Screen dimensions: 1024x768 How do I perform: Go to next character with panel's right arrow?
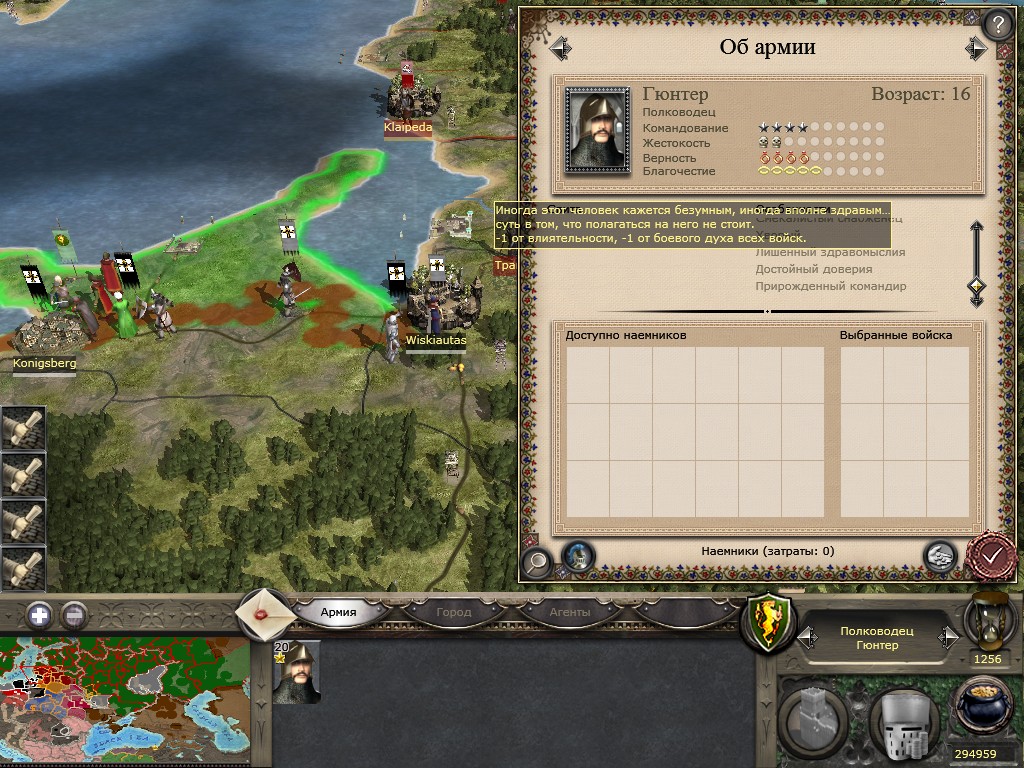975,47
